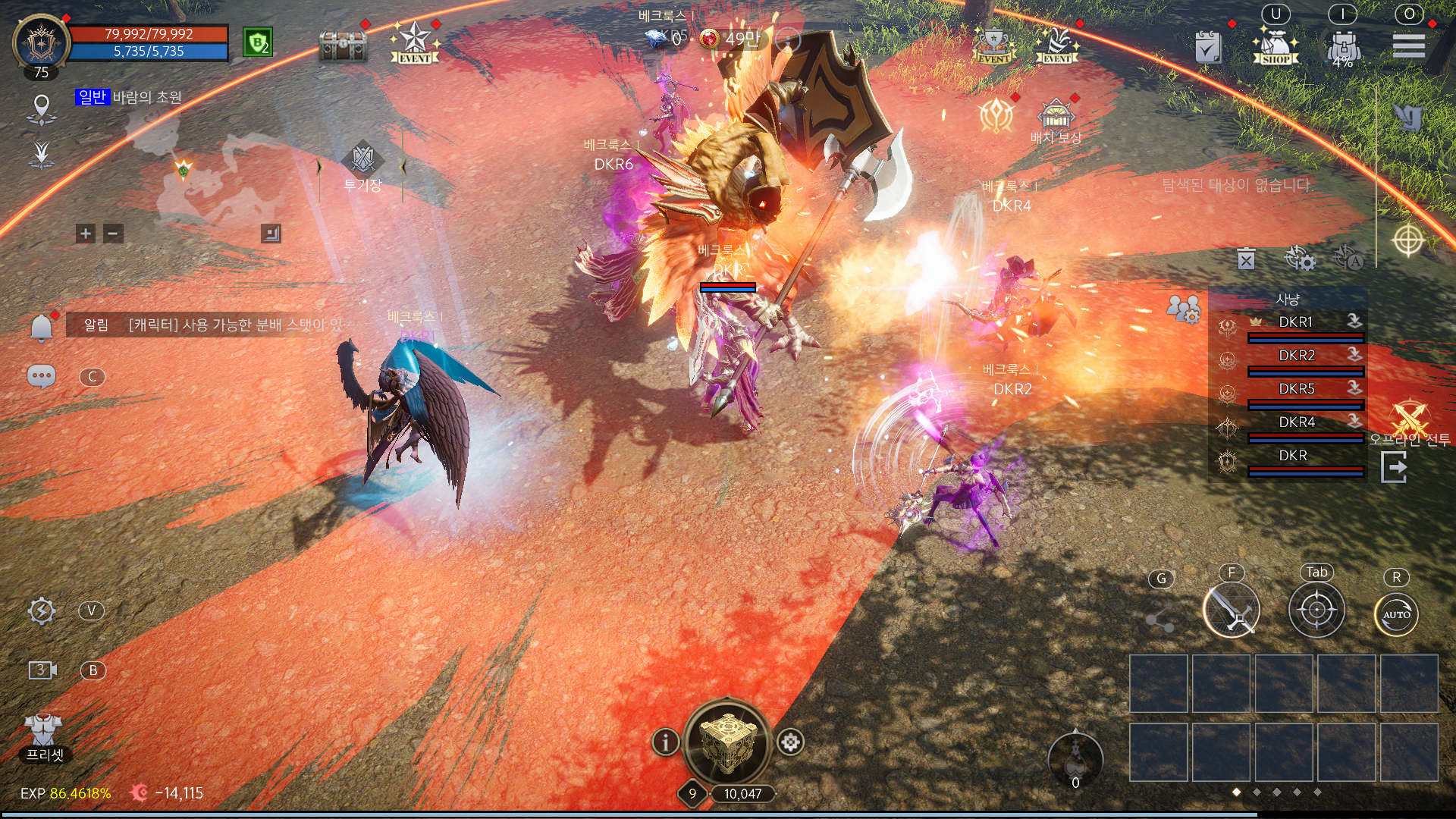Click the star EVENT icon
The height and width of the screenshot is (819, 1456).
(415, 43)
